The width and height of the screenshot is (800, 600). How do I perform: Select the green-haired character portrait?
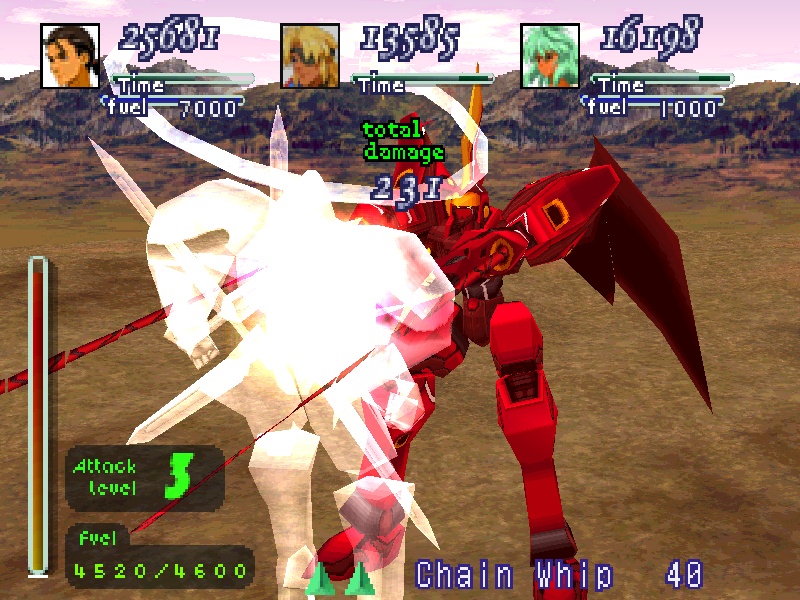tap(550, 56)
